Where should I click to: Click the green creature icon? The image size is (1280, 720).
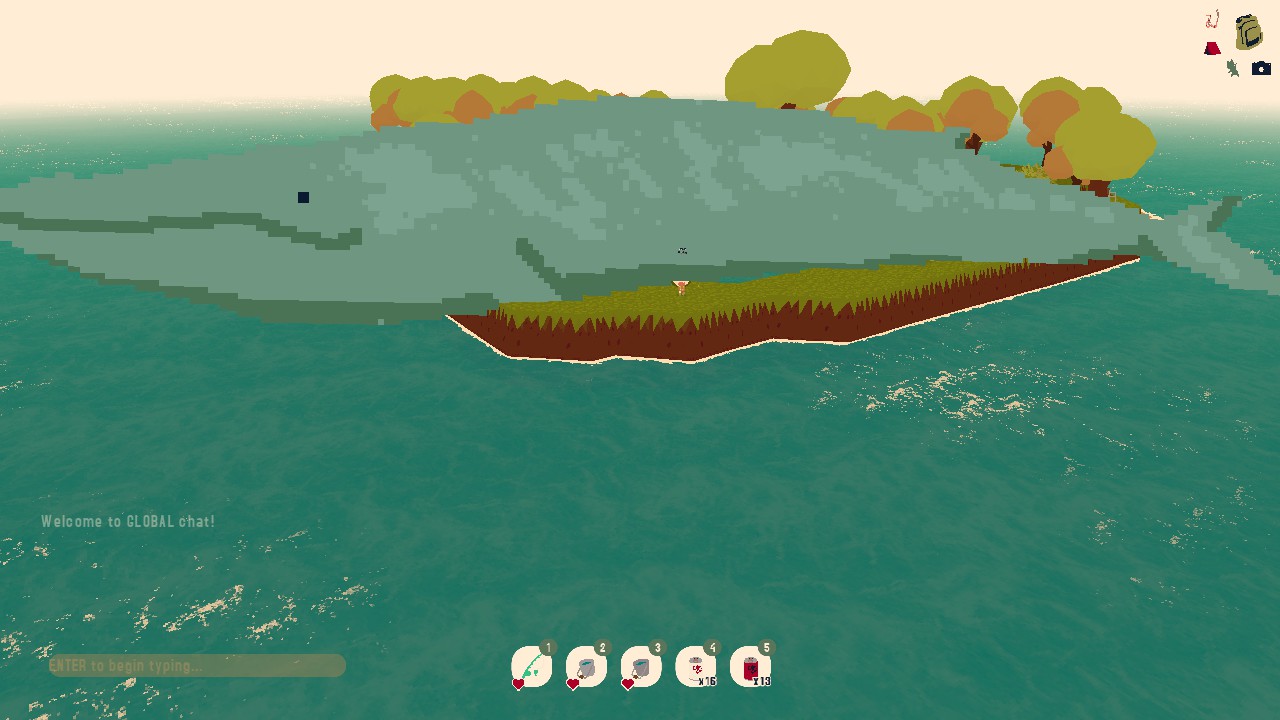coord(1233,68)
